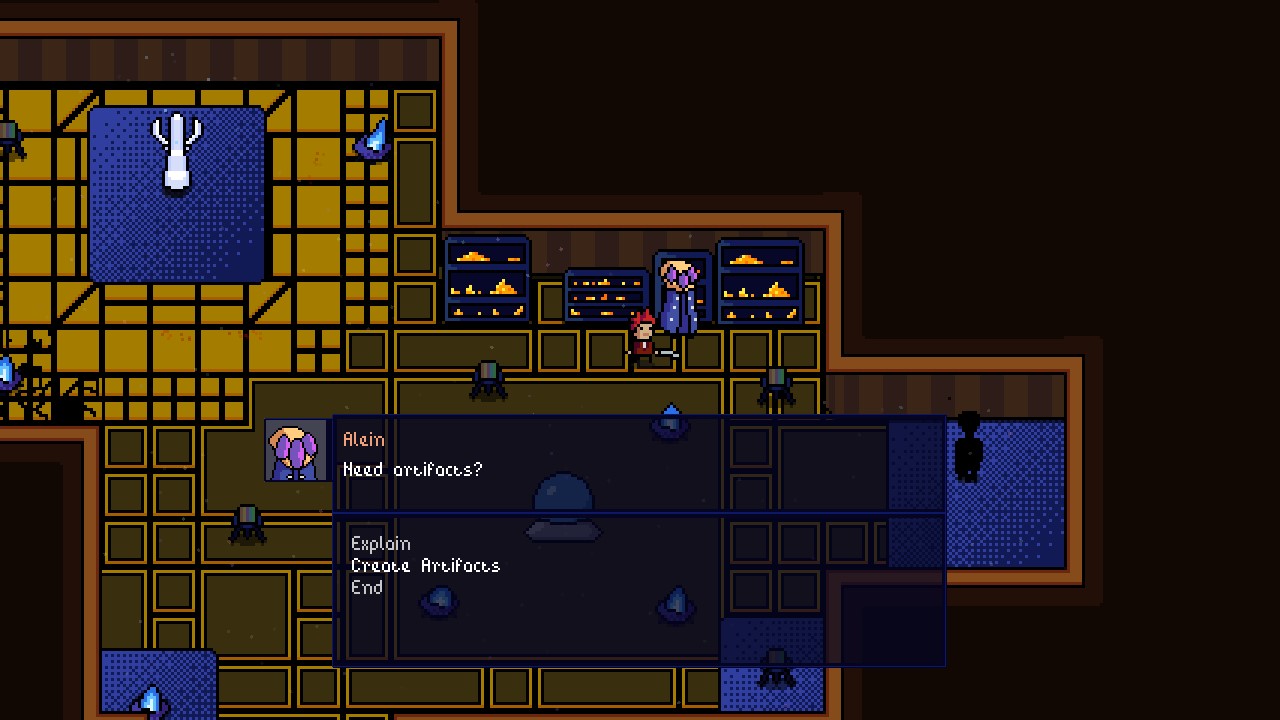Click the leftmost shelf filled with gold artifacts

(x=487, y=280)
